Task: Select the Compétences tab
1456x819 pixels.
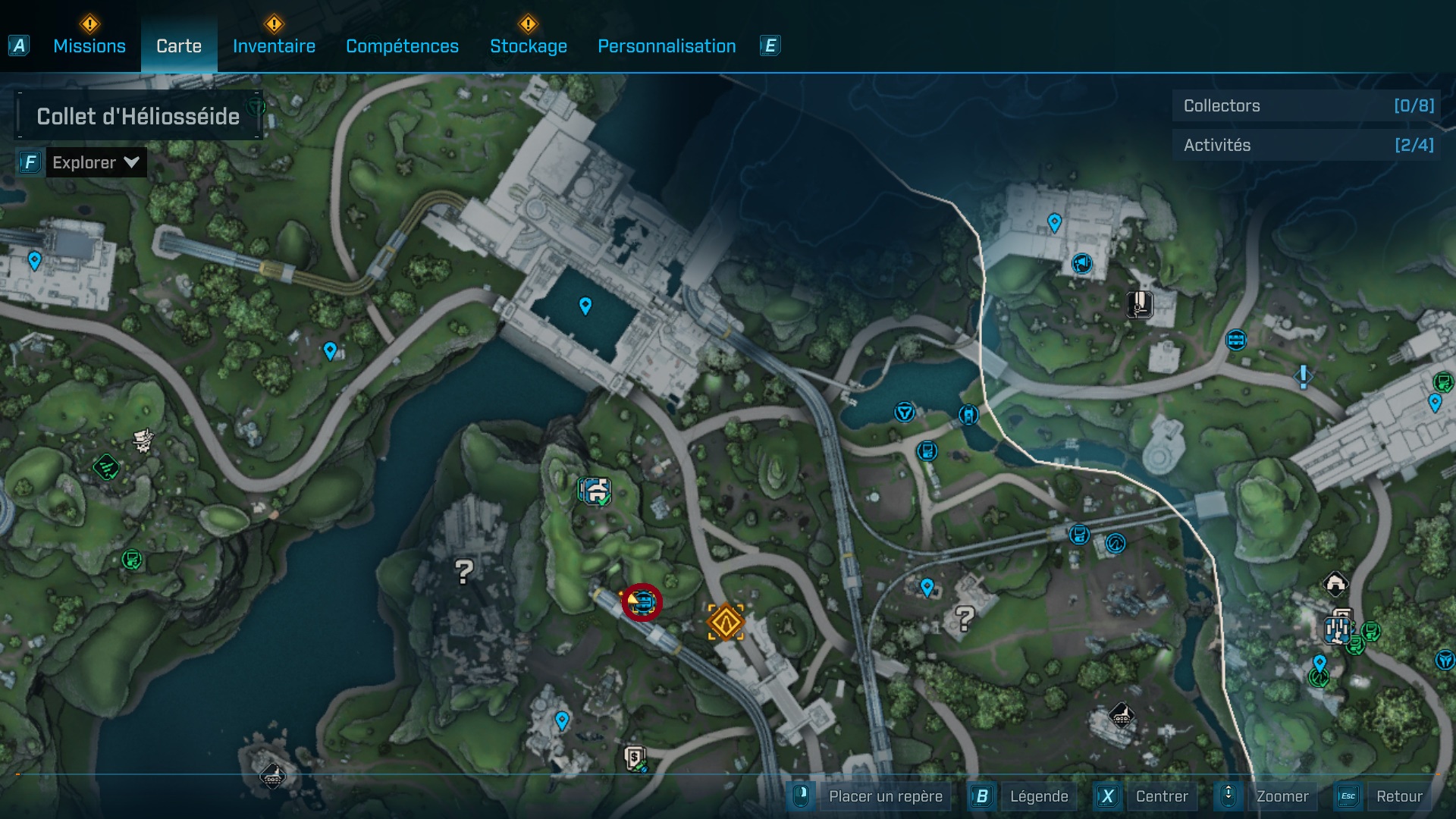Action: point(402,46)
